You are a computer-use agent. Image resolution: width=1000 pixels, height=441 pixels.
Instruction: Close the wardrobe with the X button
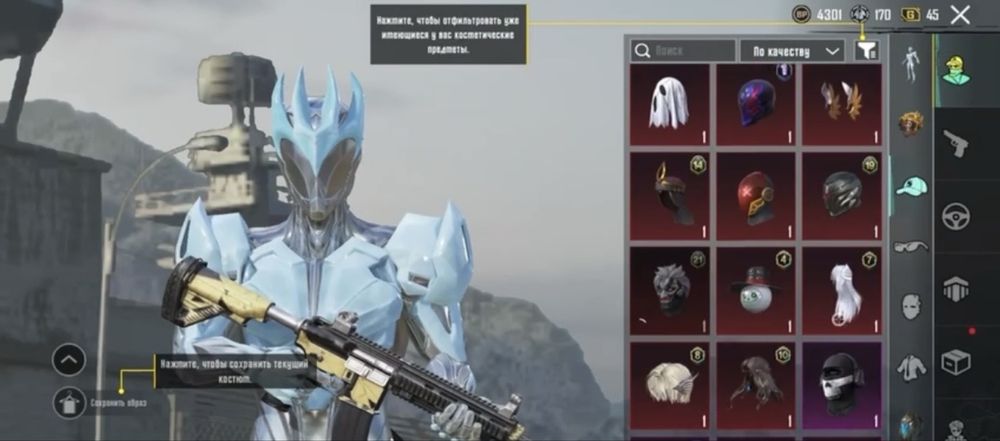coord(960,15)
